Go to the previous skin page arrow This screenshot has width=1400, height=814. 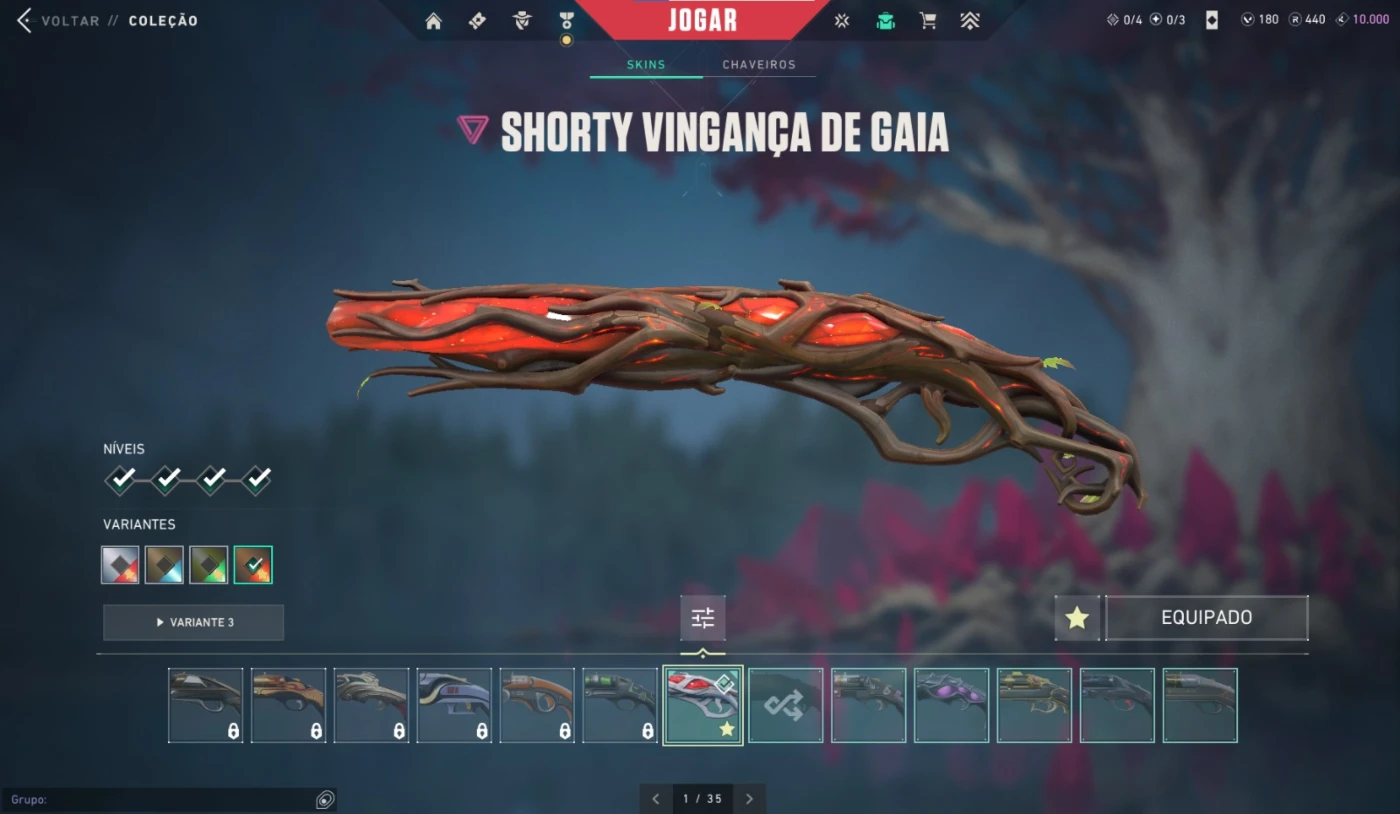pos(656,799)
